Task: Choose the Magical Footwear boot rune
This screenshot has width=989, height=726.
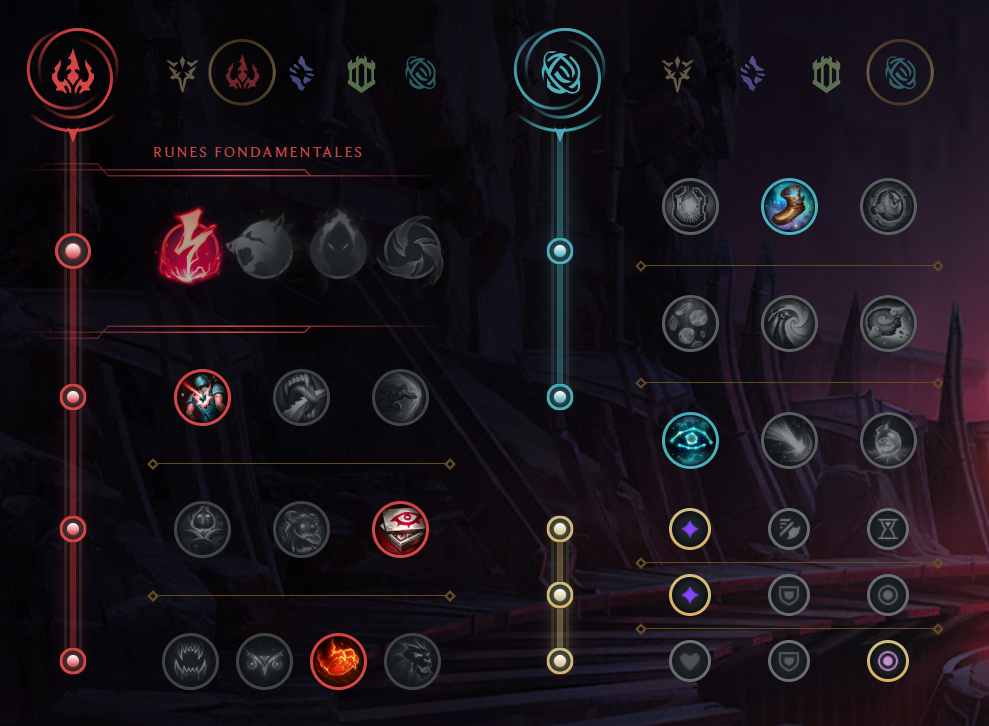Action: 789,206
